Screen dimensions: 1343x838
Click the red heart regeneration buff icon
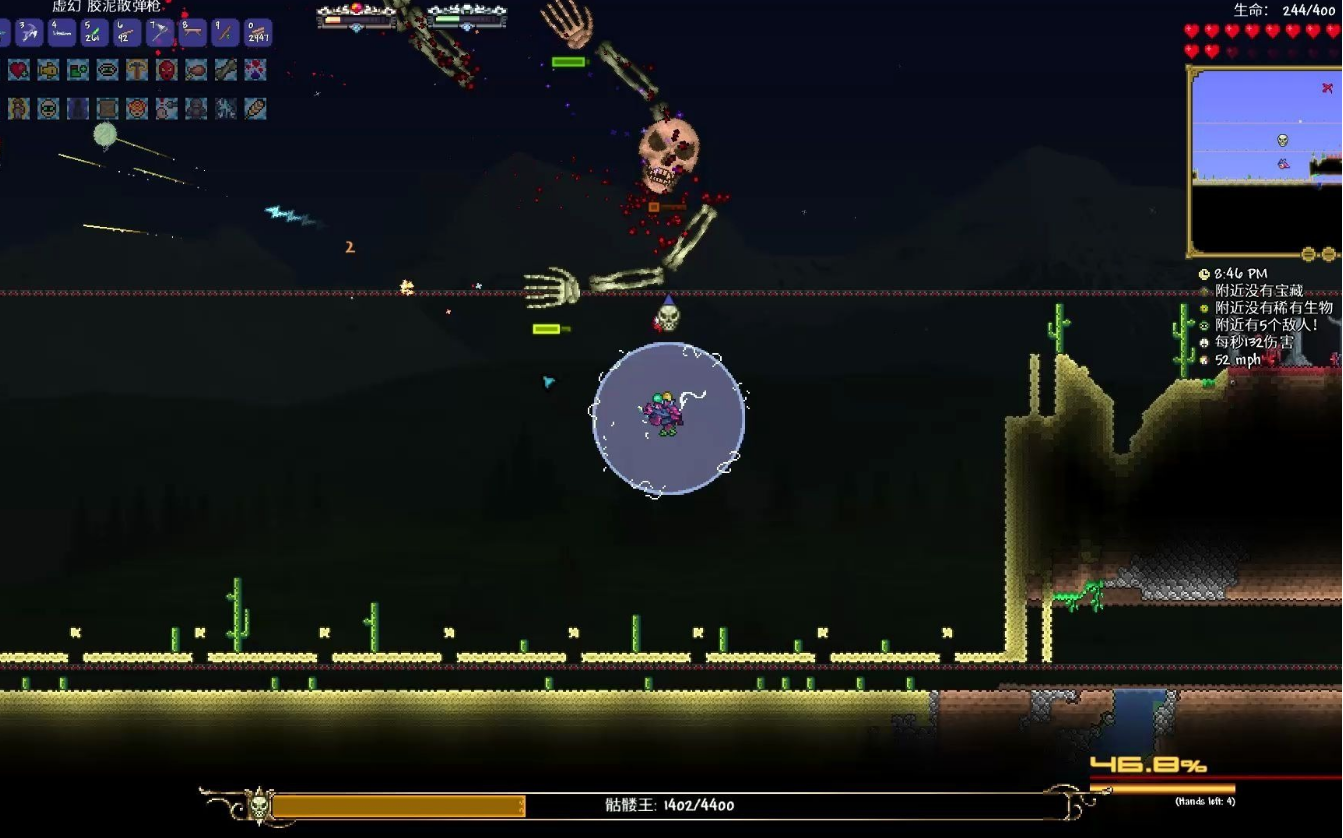pyautogui.click(x=19, y=69)
